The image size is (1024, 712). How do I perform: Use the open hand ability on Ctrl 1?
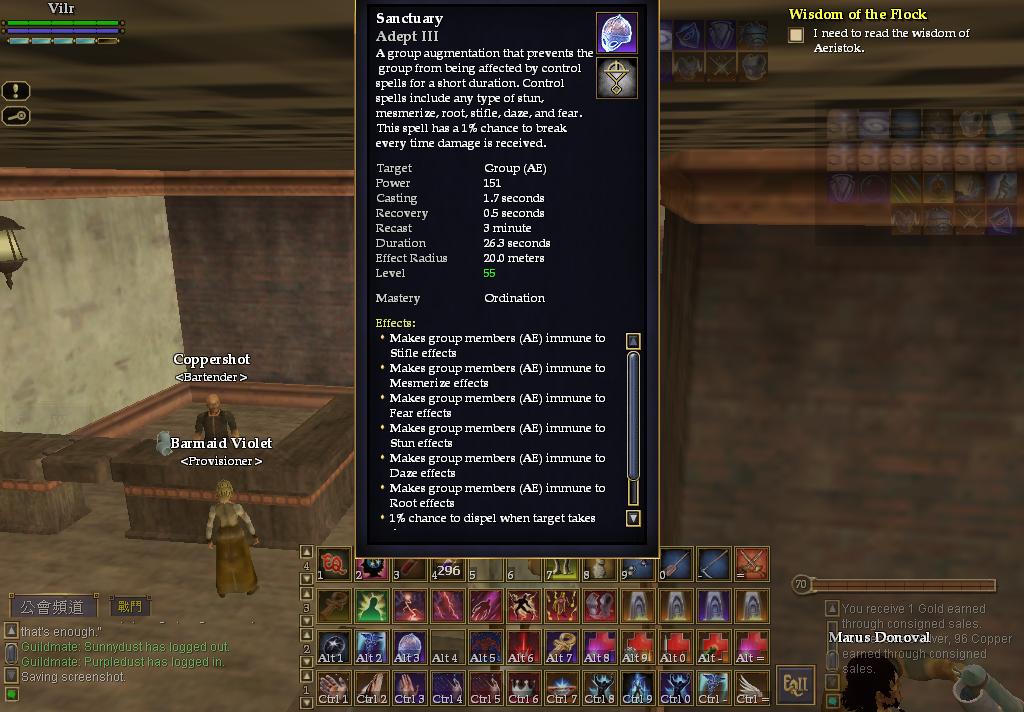tap(333, 687)
